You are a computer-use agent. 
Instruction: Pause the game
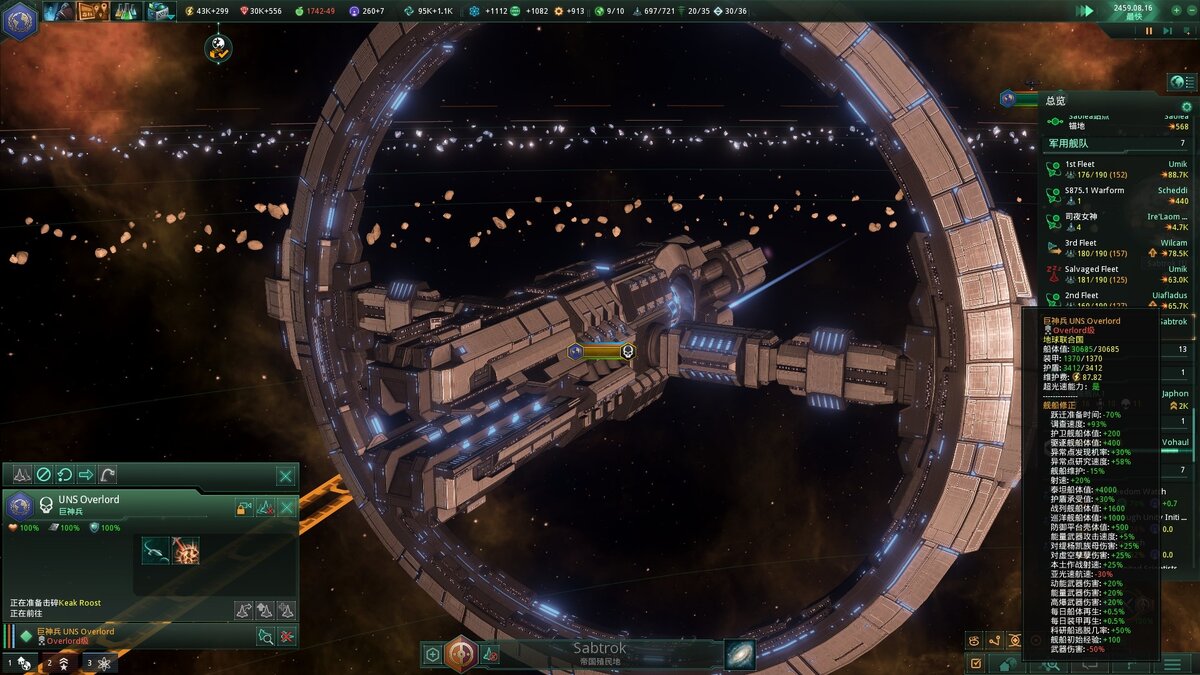click(x=1149, y=31)
